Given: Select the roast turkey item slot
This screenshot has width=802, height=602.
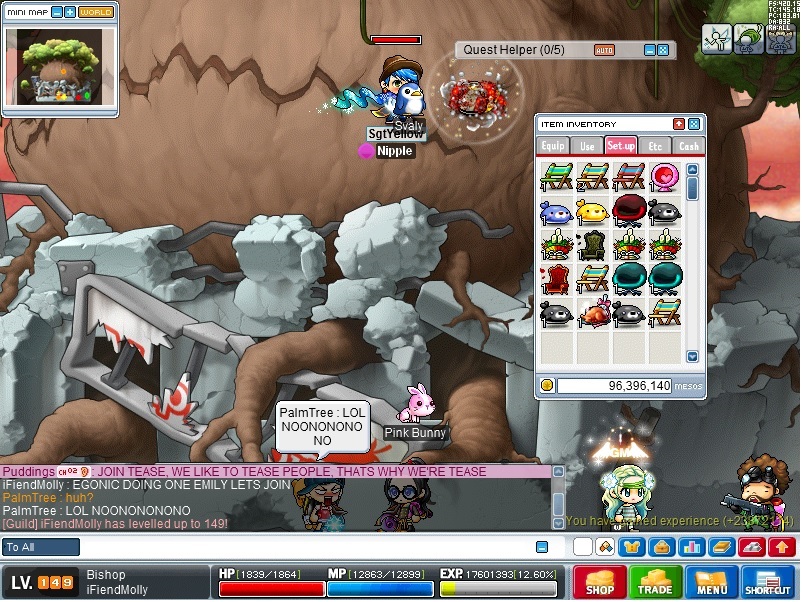Looking at the screenshot, I should tap(592, 313).
